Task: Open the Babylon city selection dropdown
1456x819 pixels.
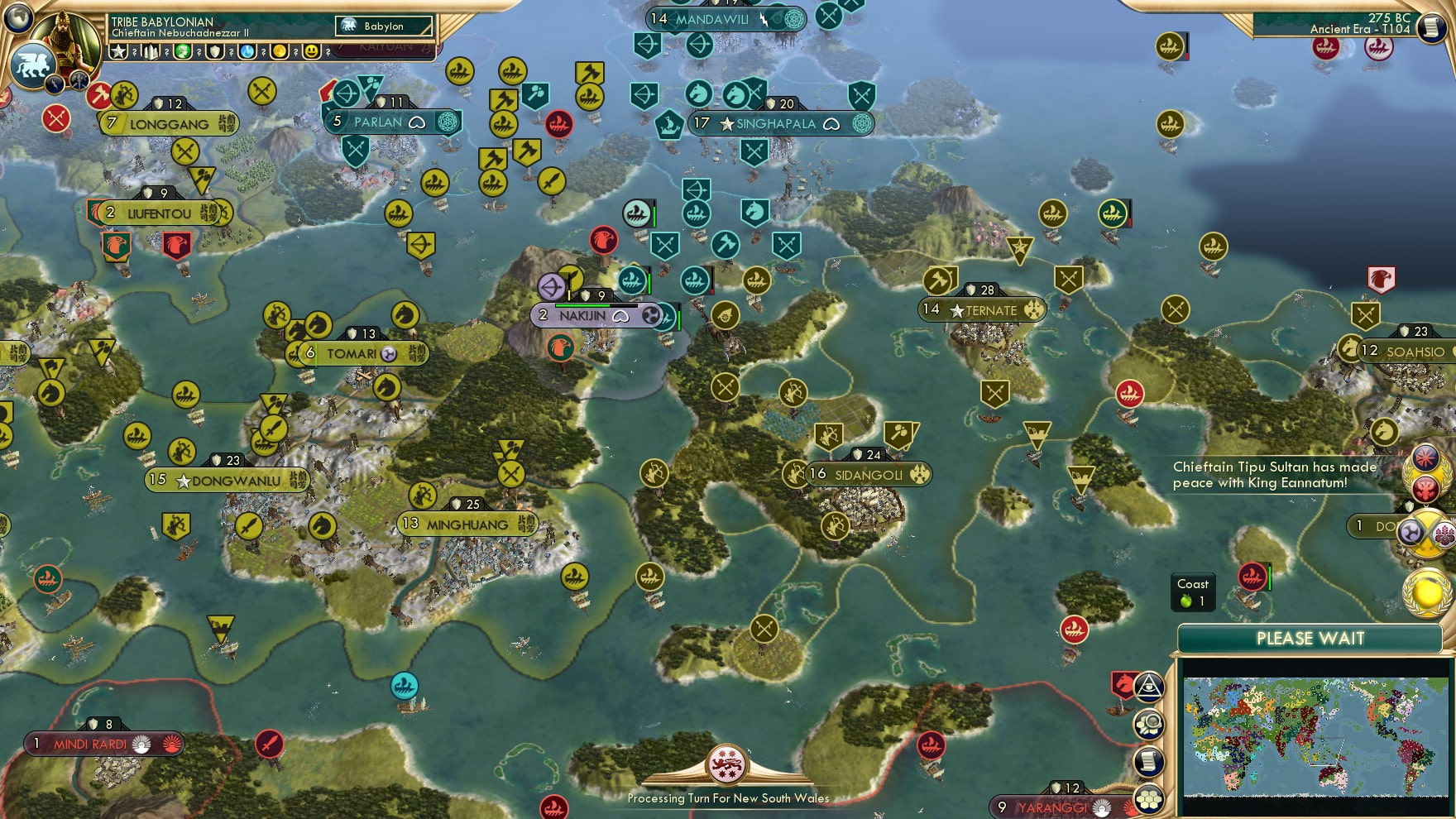Action: tap(385, 26)
